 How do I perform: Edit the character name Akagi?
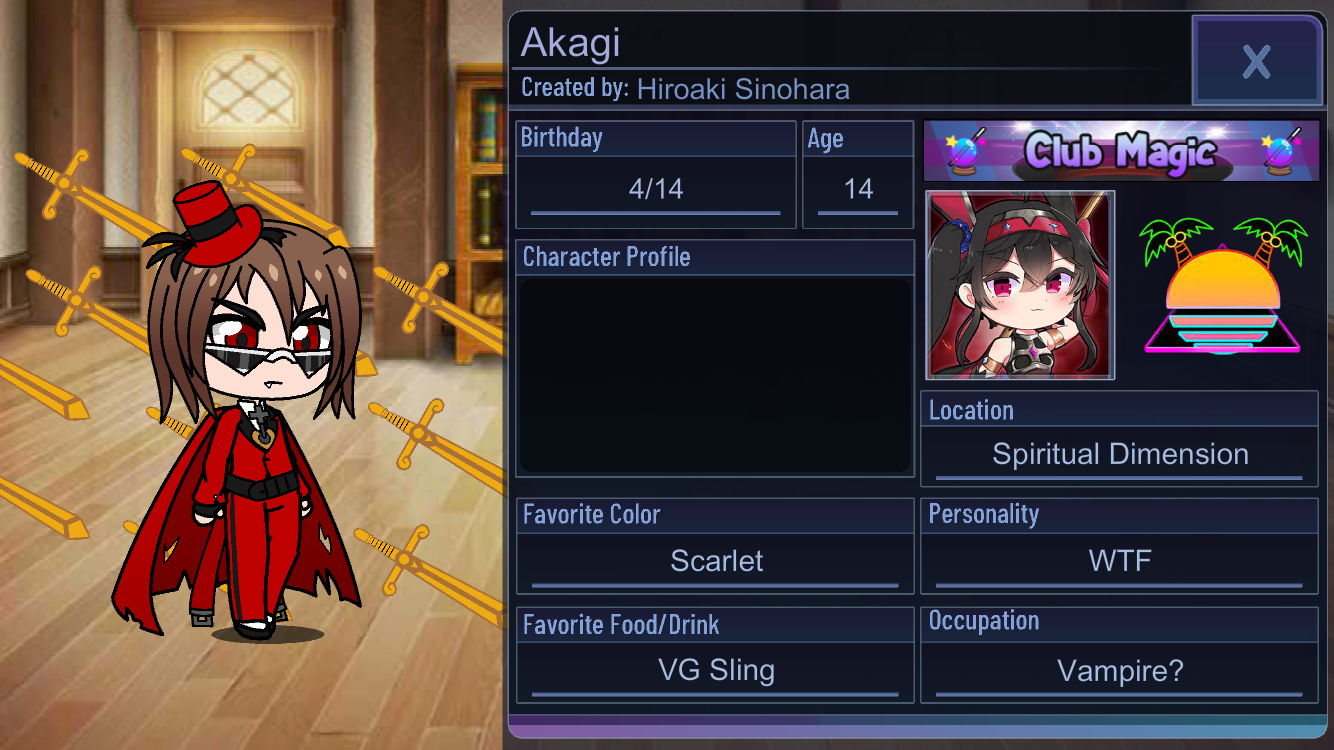[572, 43]
